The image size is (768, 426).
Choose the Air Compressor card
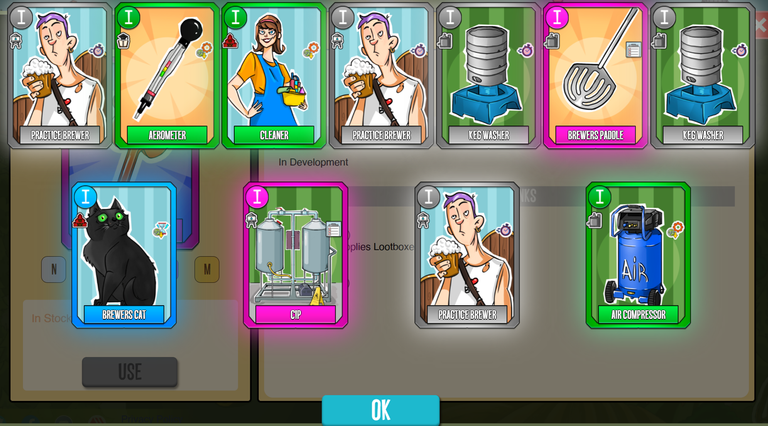638,255
